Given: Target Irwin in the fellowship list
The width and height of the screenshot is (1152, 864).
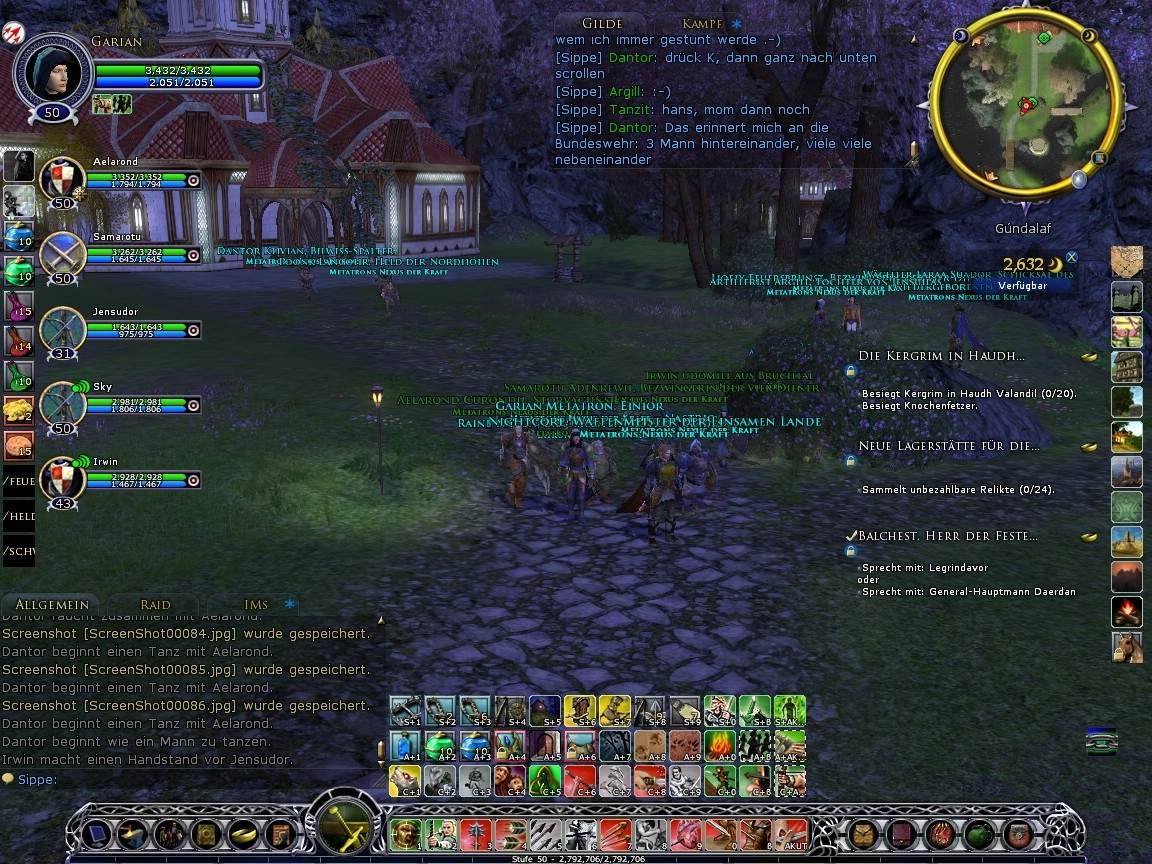Looking at the screenshot, I should [62, 479].
